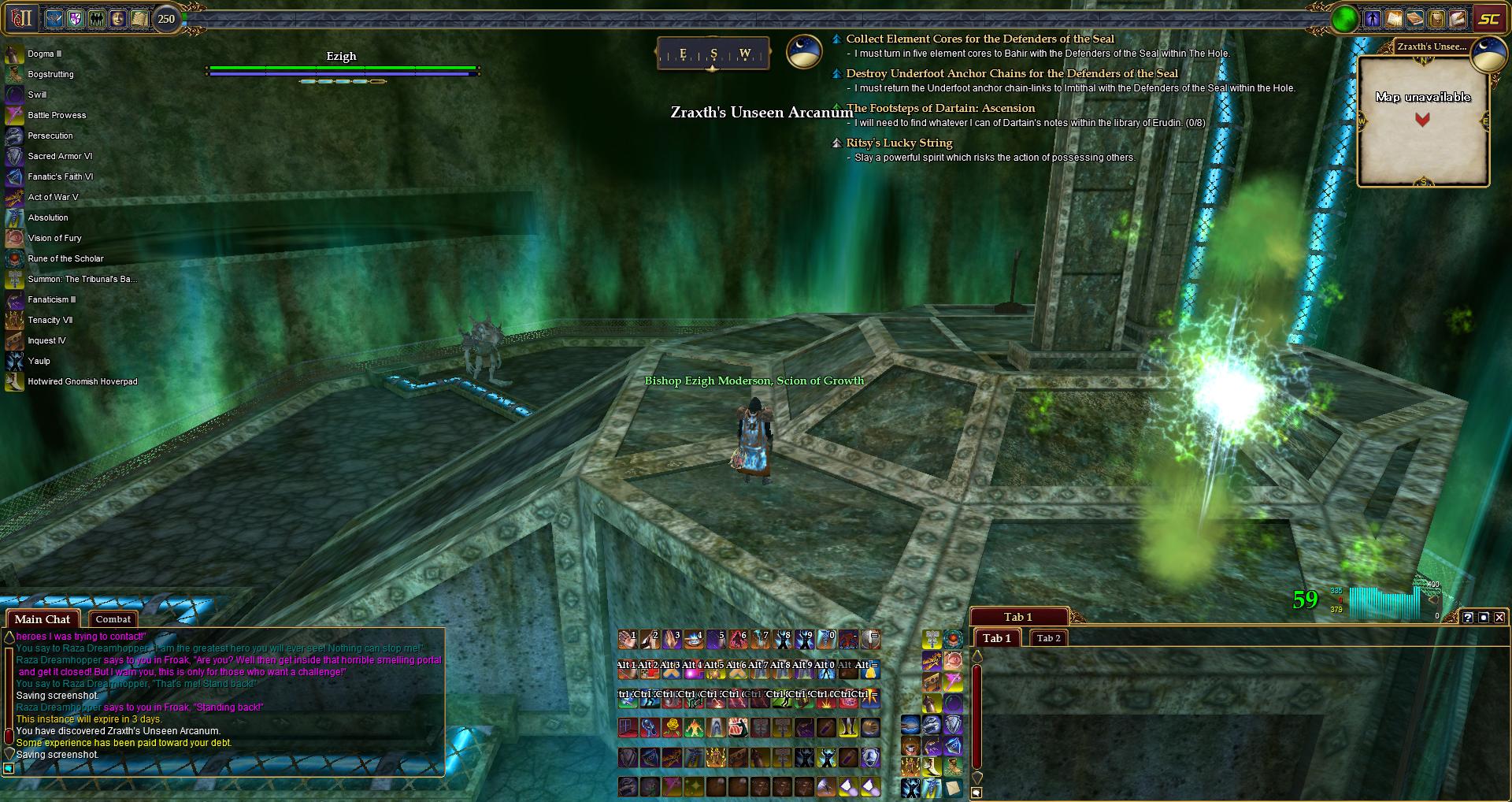Screen dimensions: 1512x802
Task: Open the guild shield icon
Action: (76, 18)
